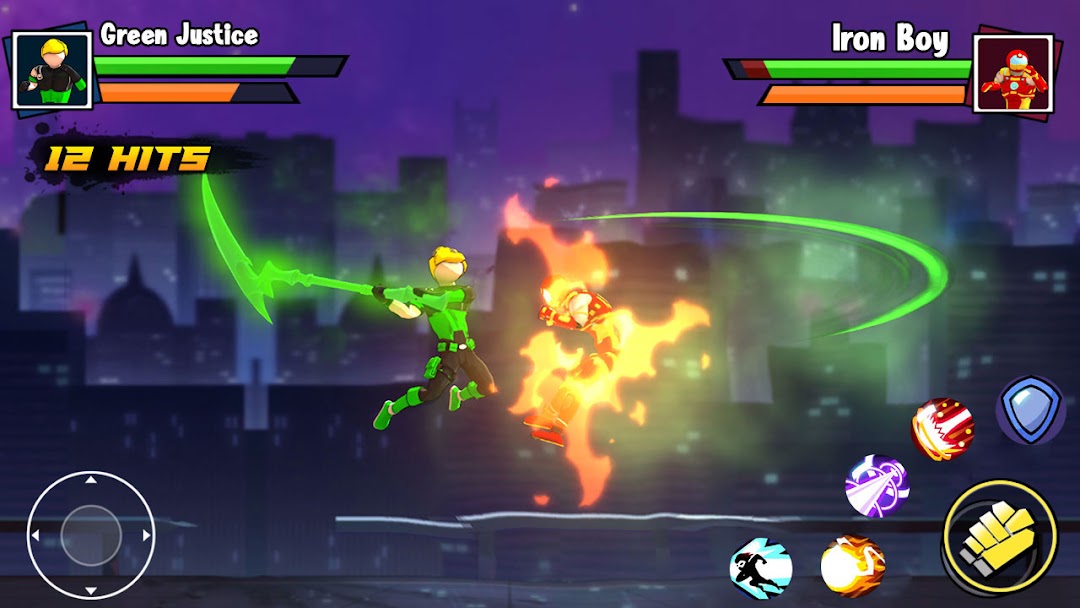Screen dimensions: 1080x608
Task: Click Green Justice's player portrait
Action: [x=45, y=70]
